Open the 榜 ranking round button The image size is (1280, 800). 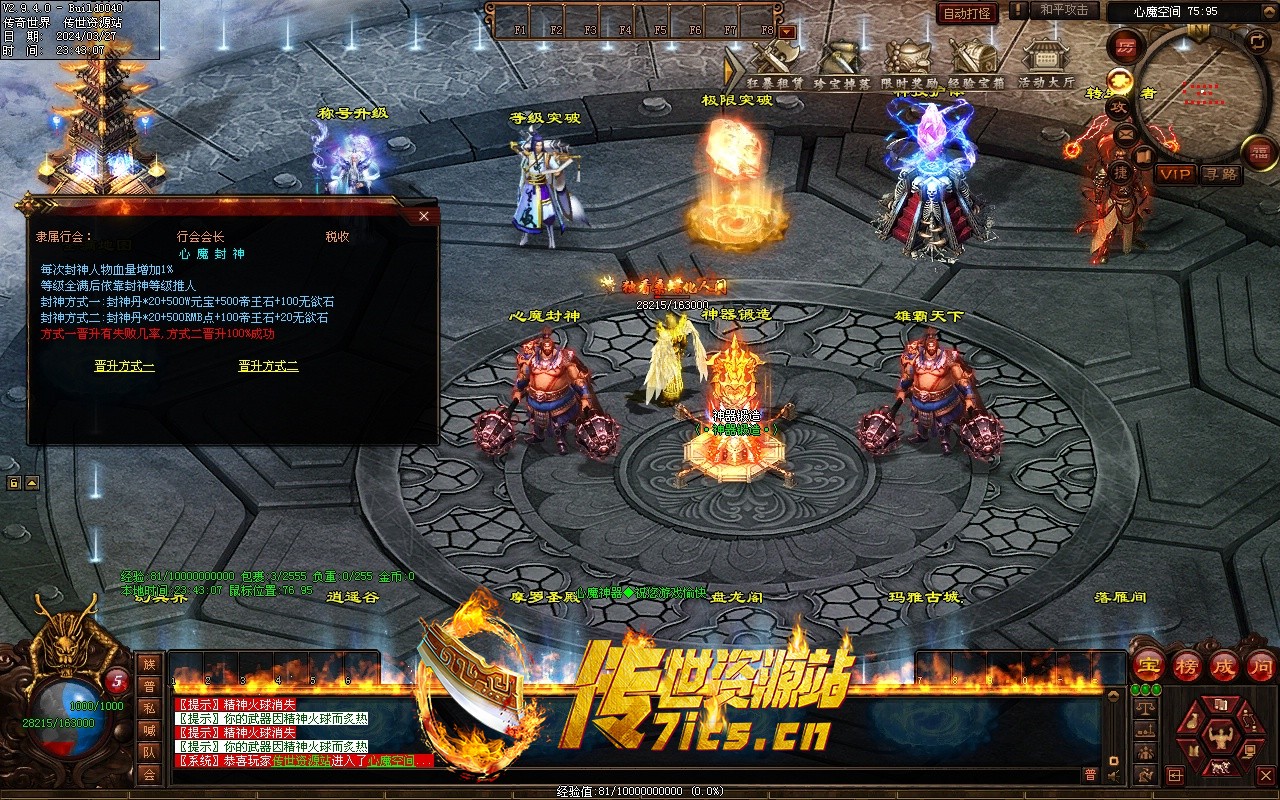[1187, 666]
